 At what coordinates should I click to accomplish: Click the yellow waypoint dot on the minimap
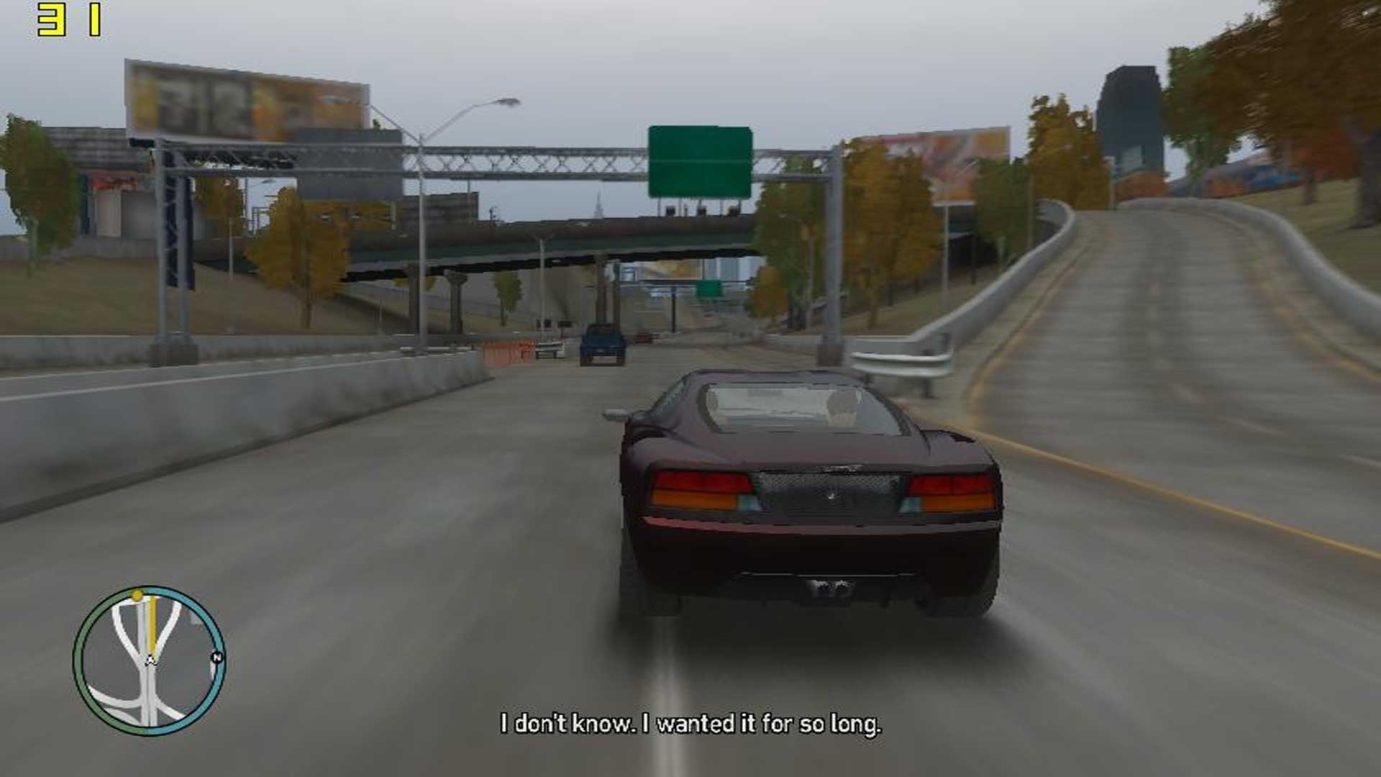point(135,594)
